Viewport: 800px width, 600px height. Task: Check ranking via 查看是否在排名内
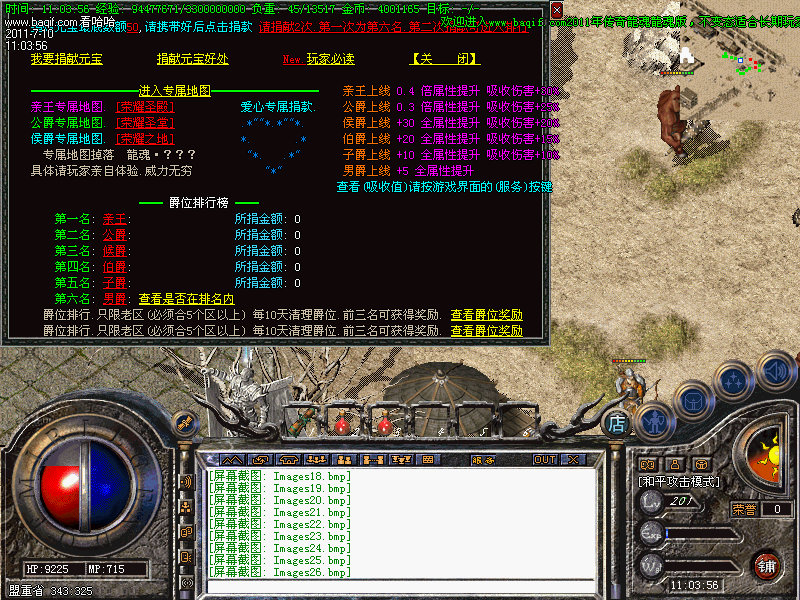coord(186,299)
